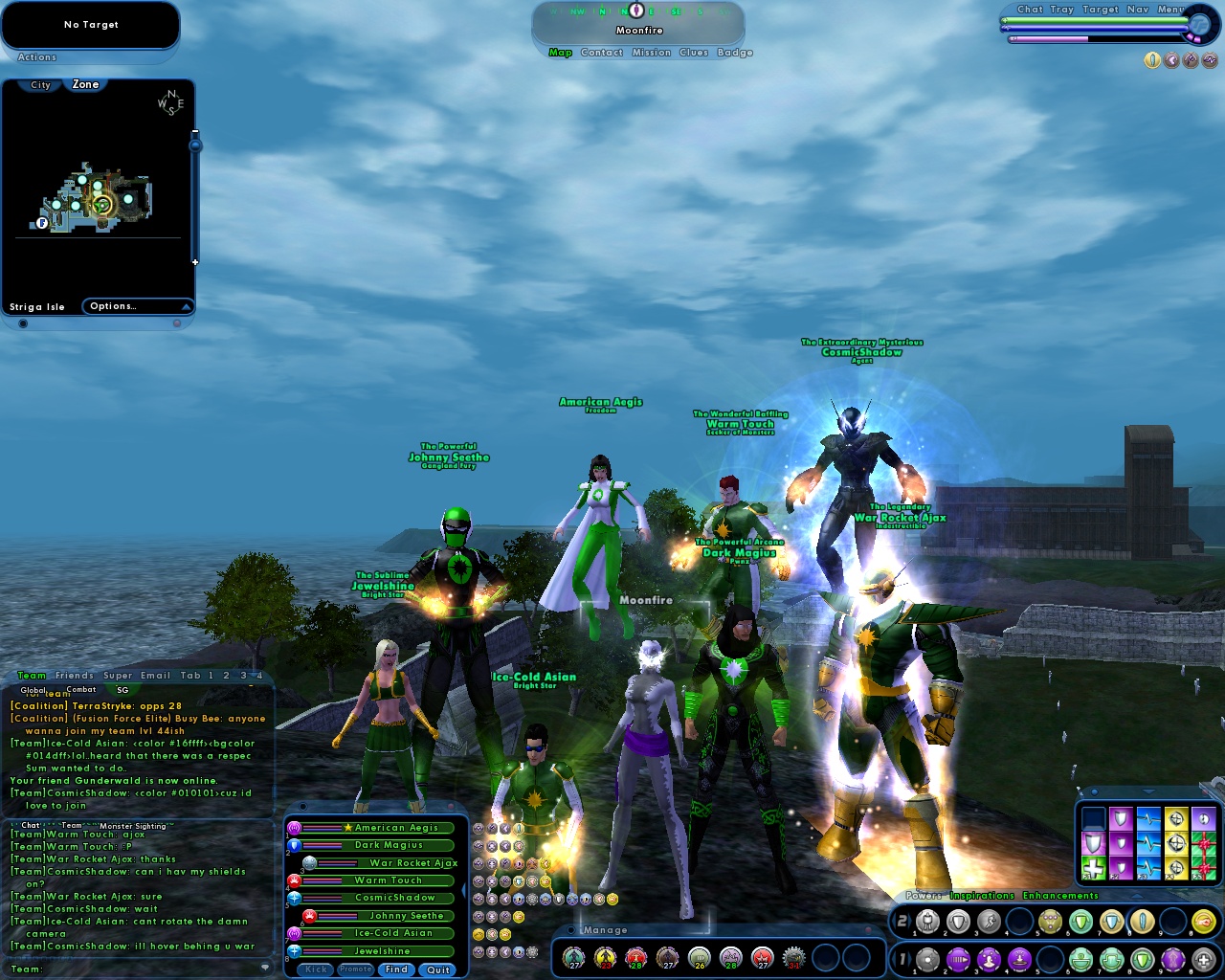Switch to the Friends chat tab
Image resolution: width=1225 pixels, height=980 pixels.
[74, 675]
